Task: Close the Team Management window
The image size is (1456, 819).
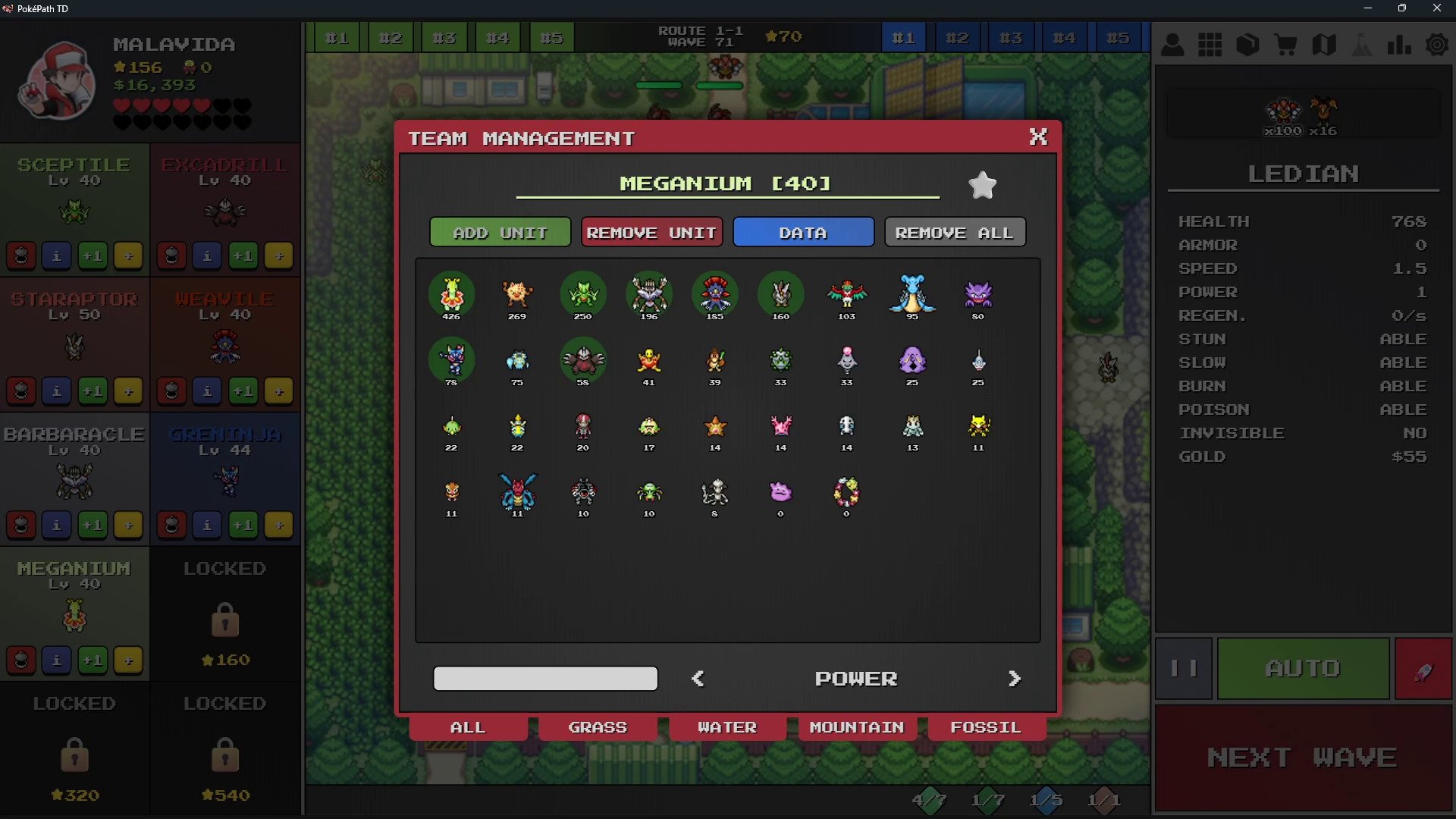Action: (1037, 136)
